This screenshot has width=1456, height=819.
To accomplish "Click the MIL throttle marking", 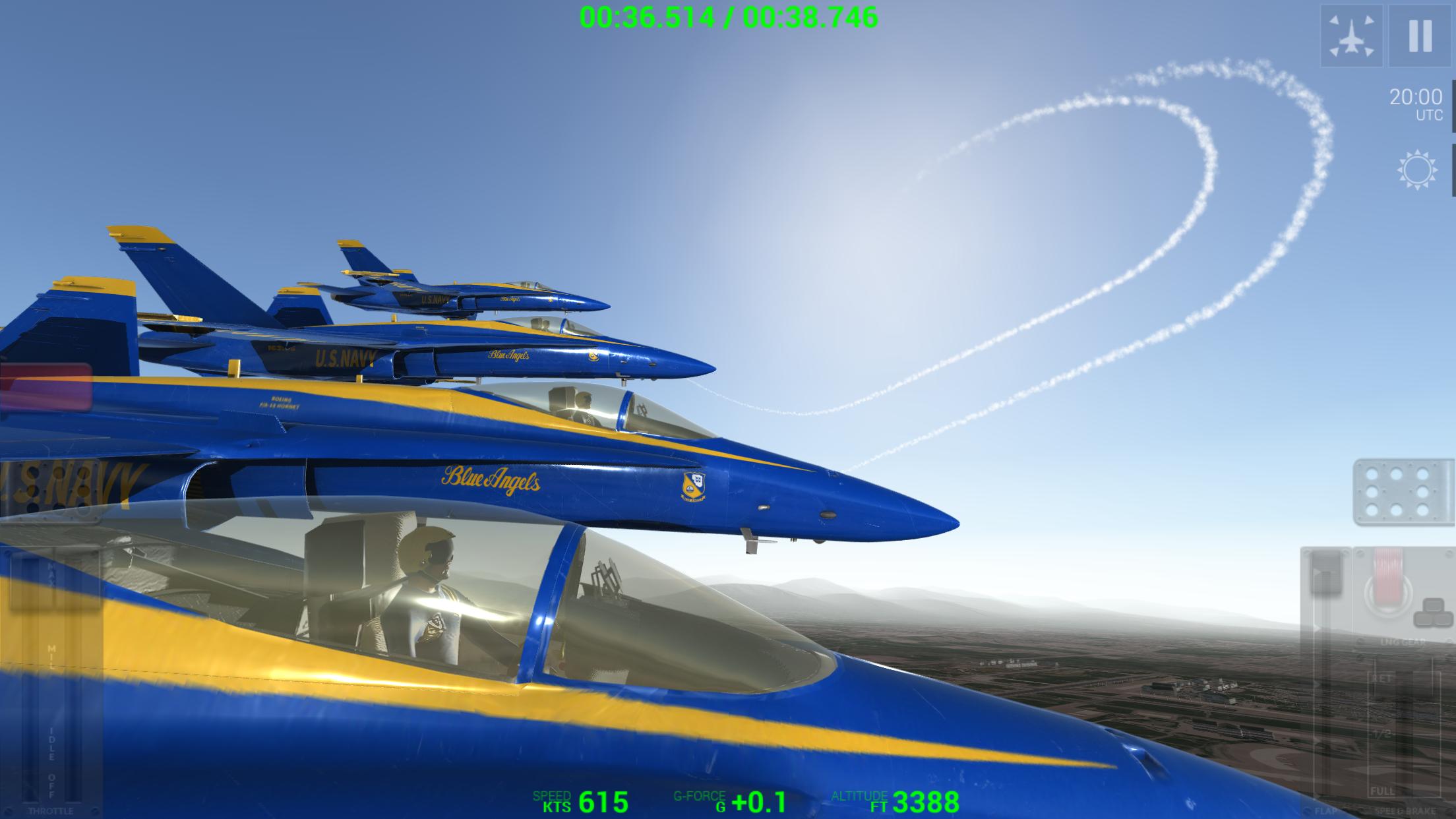I will click(51, 656).
